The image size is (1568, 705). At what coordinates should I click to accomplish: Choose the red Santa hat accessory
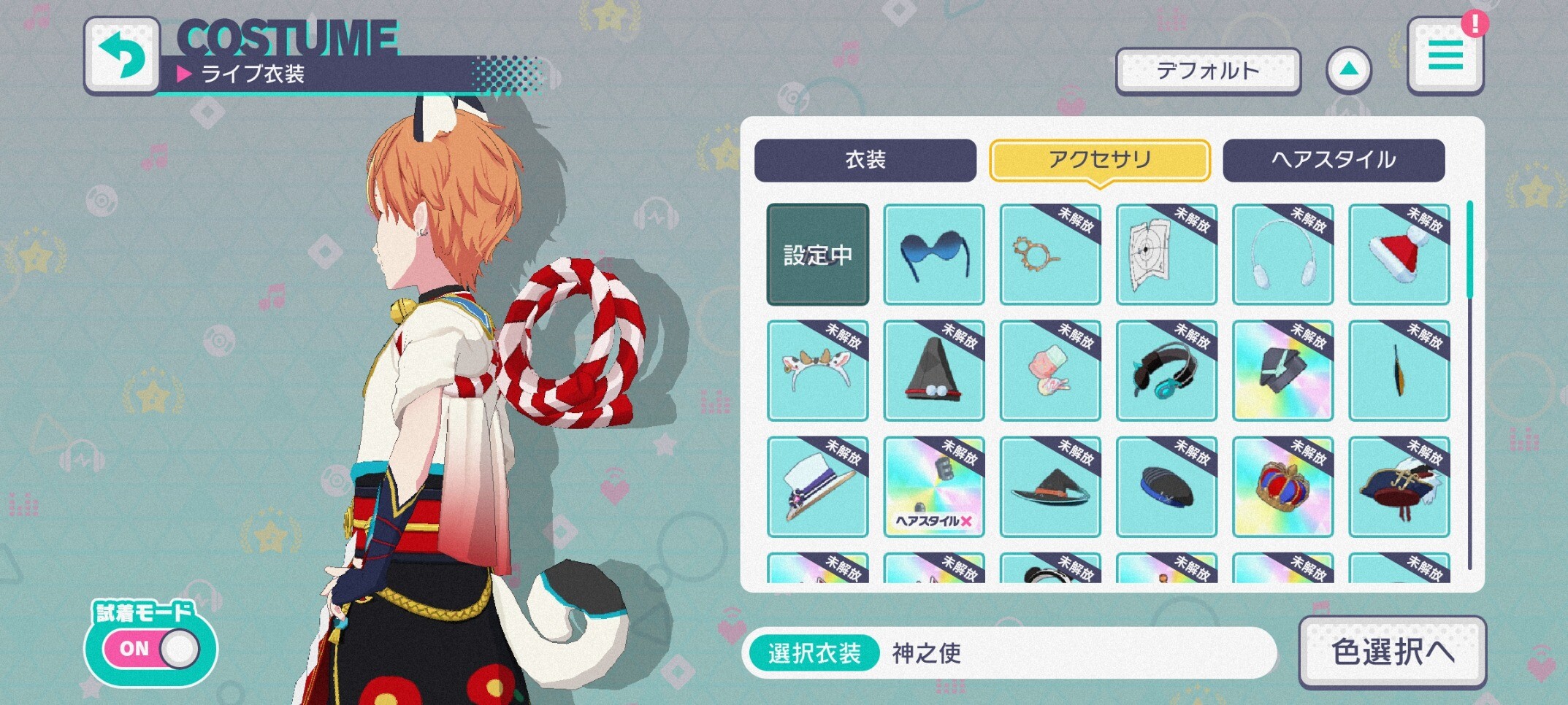point(1399,254)
